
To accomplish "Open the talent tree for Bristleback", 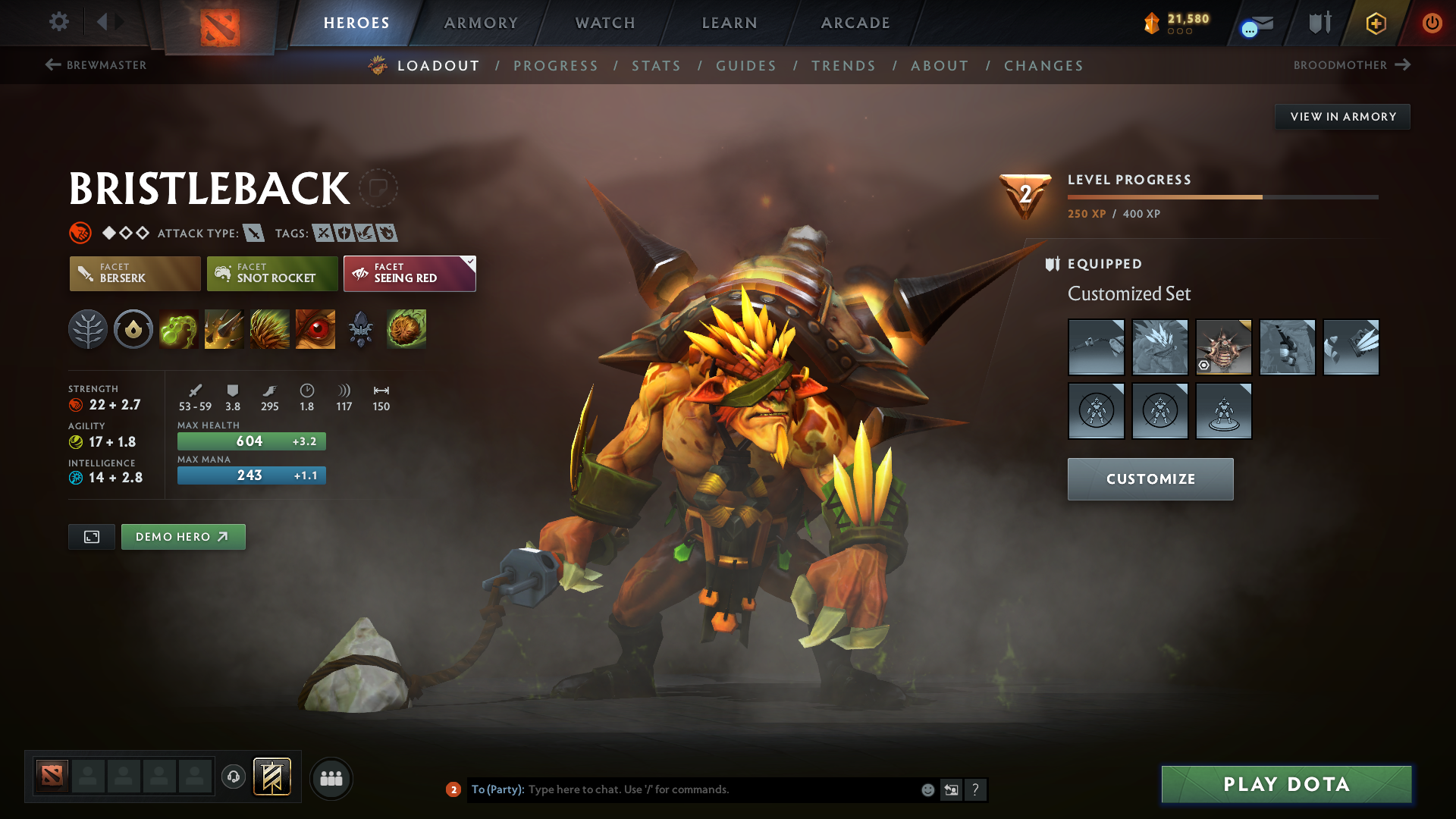I will [x=87, y=329].
